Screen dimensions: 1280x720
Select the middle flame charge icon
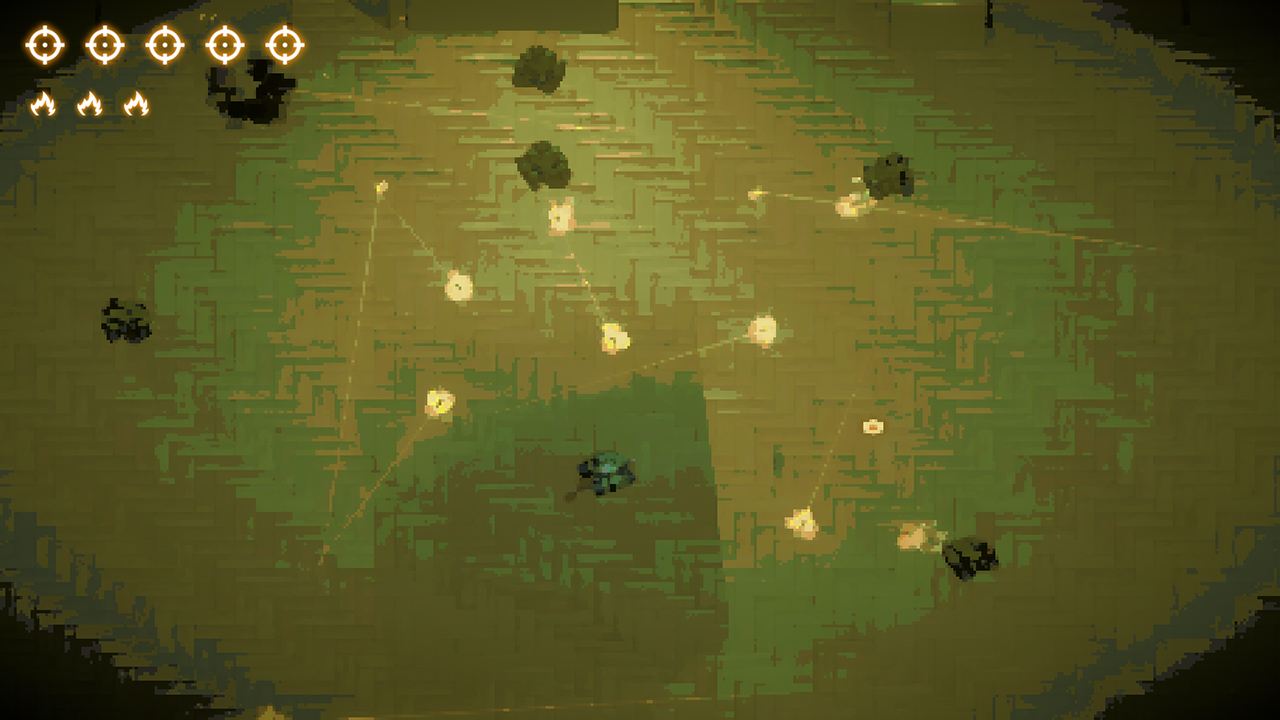point(91,103)
